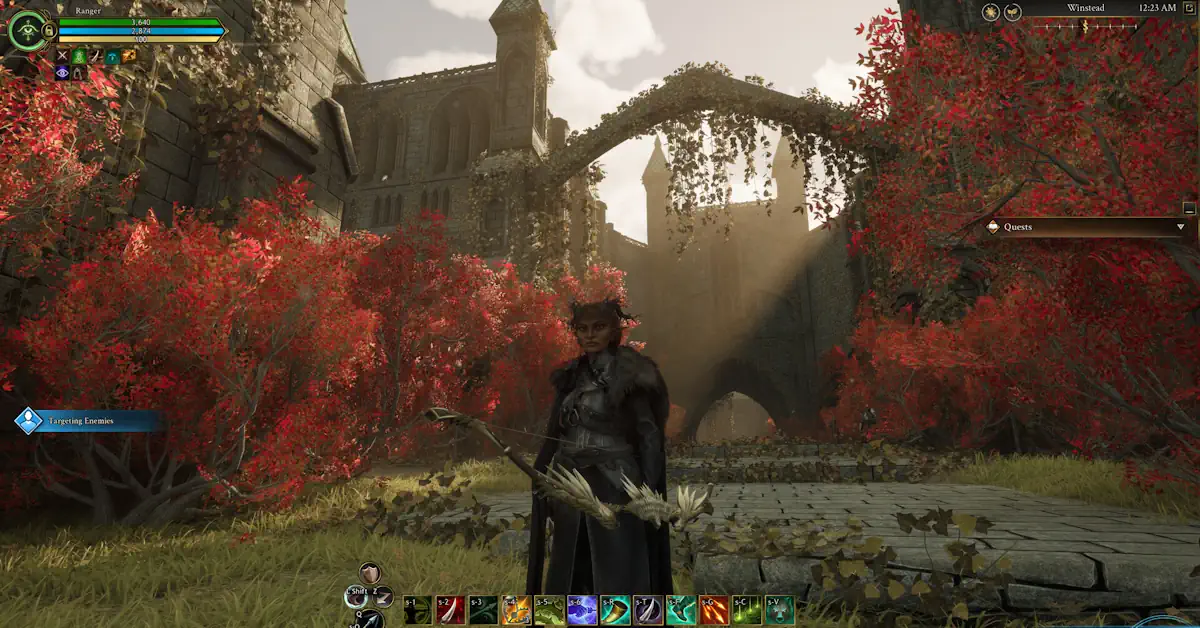Fire the flaming arrows ability s-G
Image resolution: width=1200 pixels, height=628 pixels.
[714, 610]
